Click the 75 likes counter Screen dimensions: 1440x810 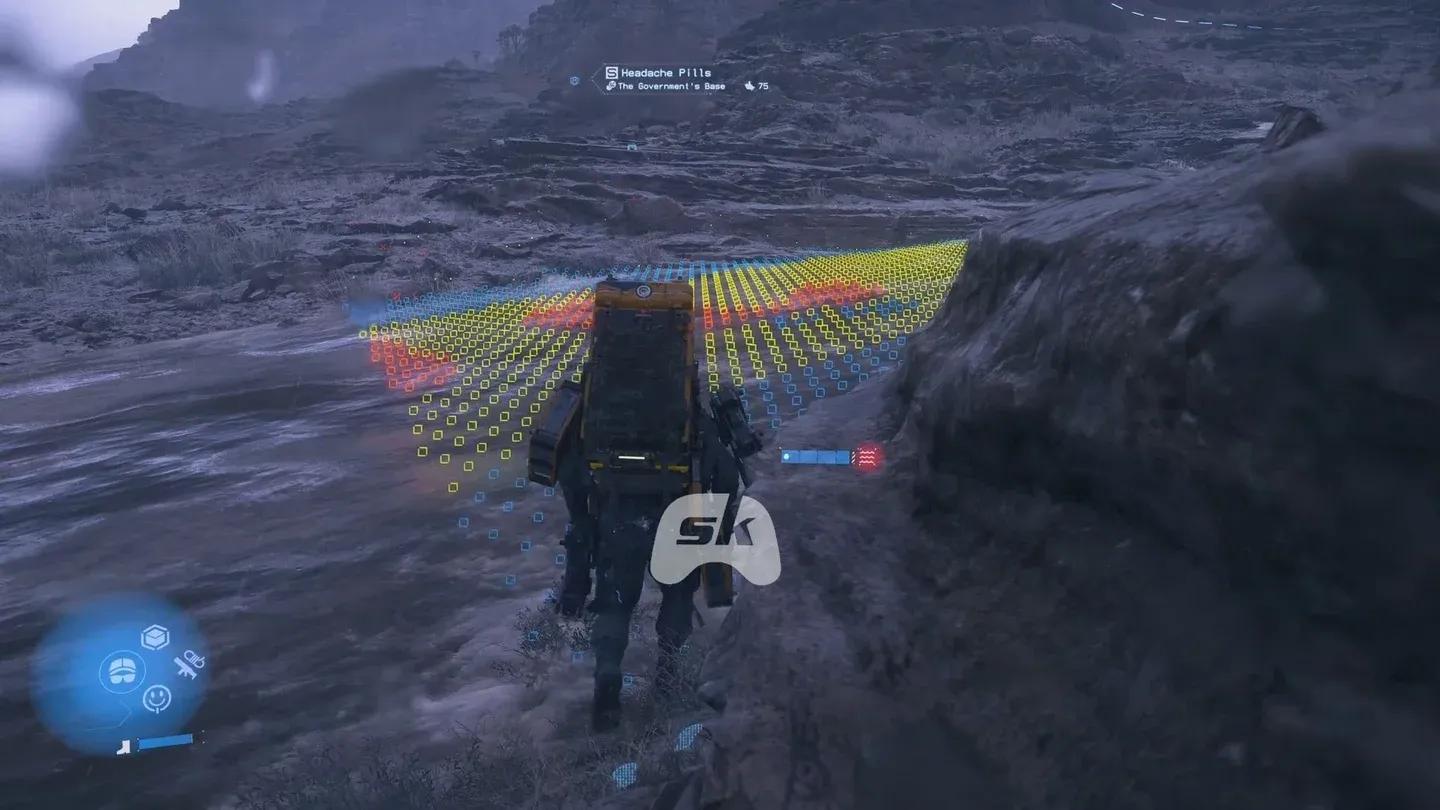point(762,87)
